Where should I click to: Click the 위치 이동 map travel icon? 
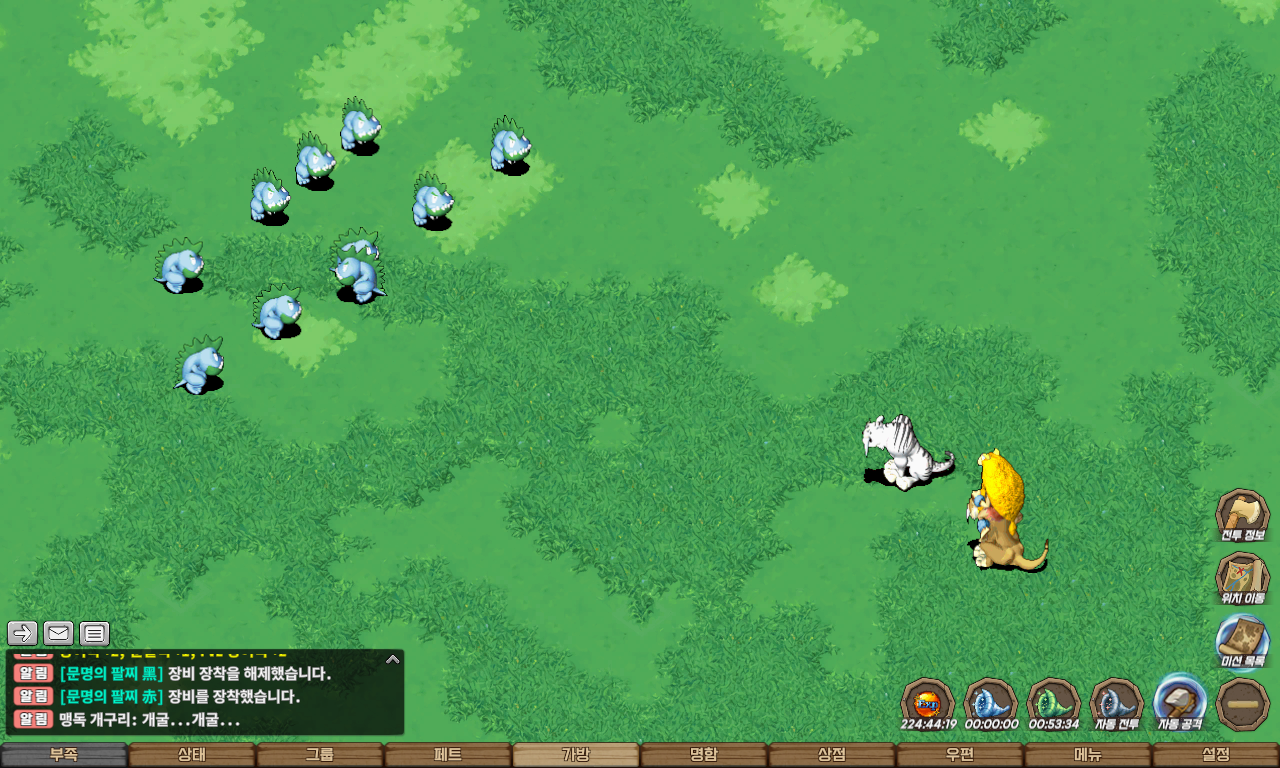(1242, 578)
